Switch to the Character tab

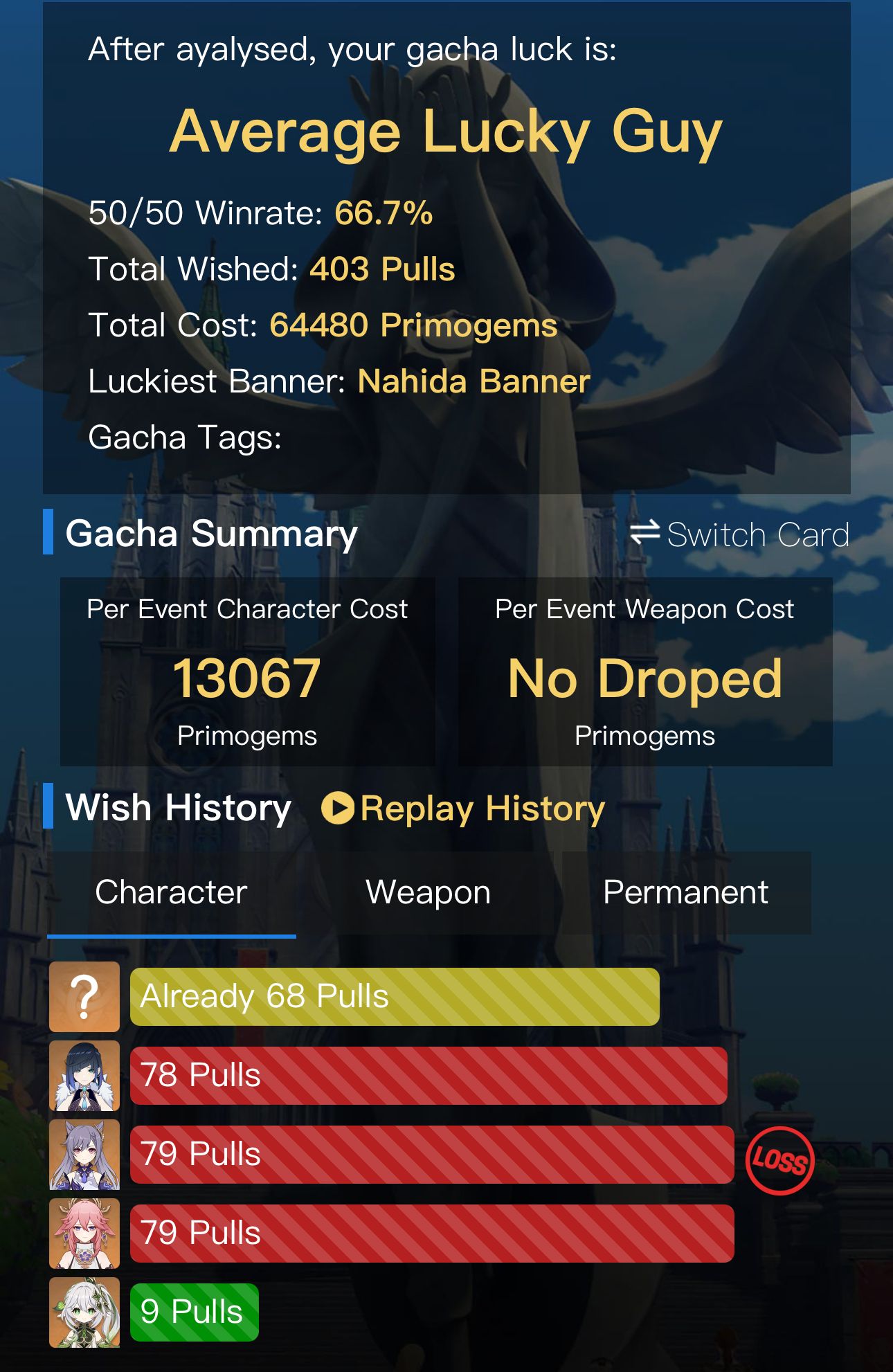tap(170, 892)
